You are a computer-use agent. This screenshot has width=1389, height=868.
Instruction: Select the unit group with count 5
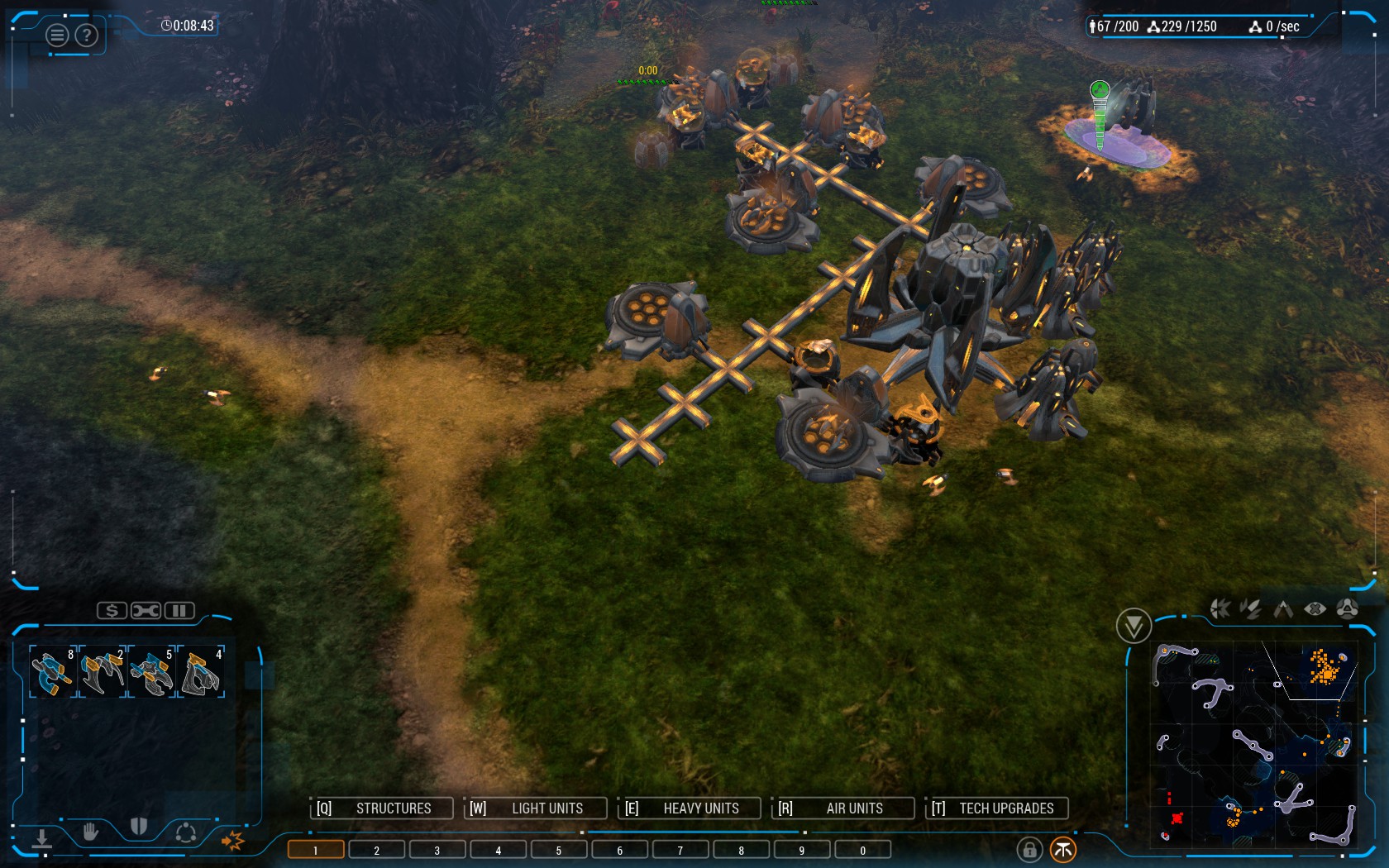(151, 672)
